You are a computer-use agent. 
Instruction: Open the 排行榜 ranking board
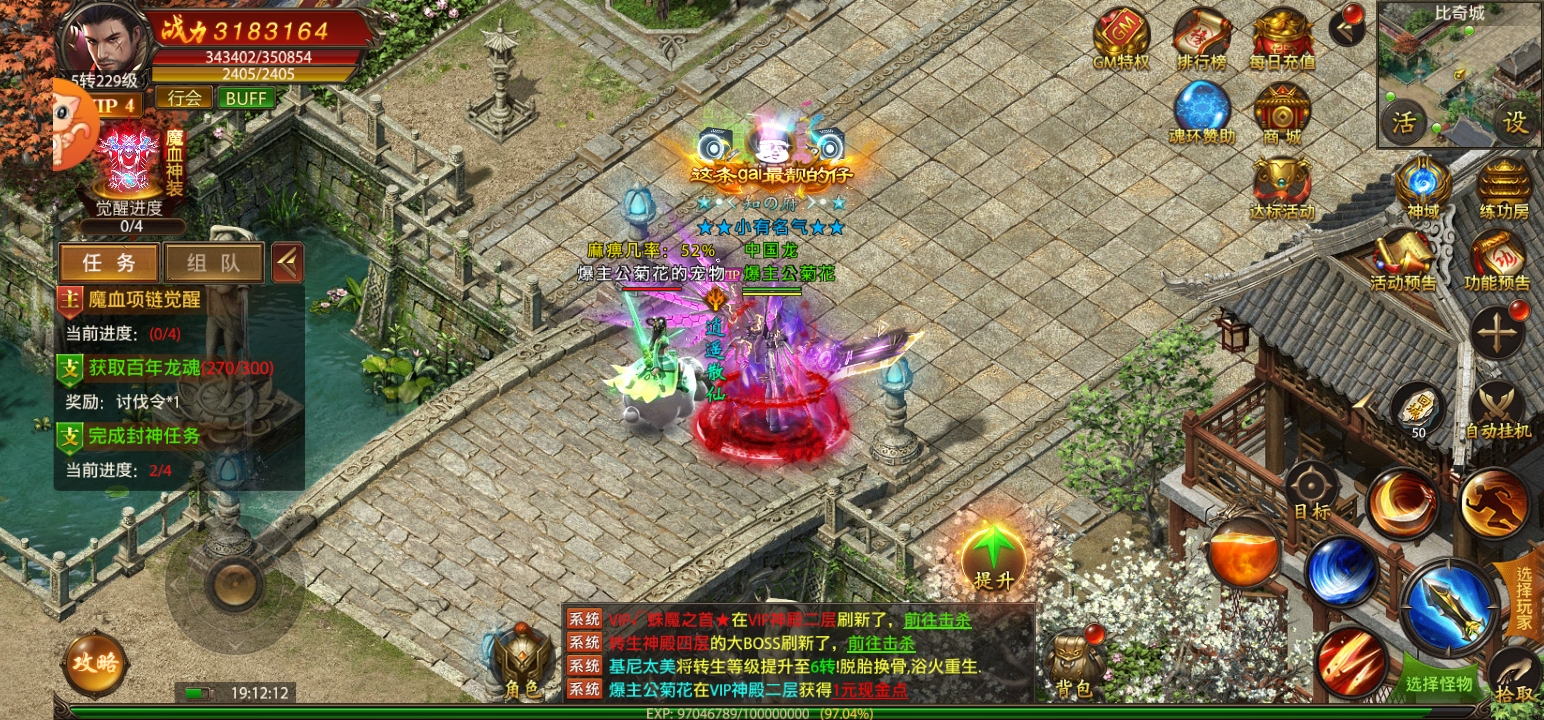pyautogui.click(x=1201, y=36)
